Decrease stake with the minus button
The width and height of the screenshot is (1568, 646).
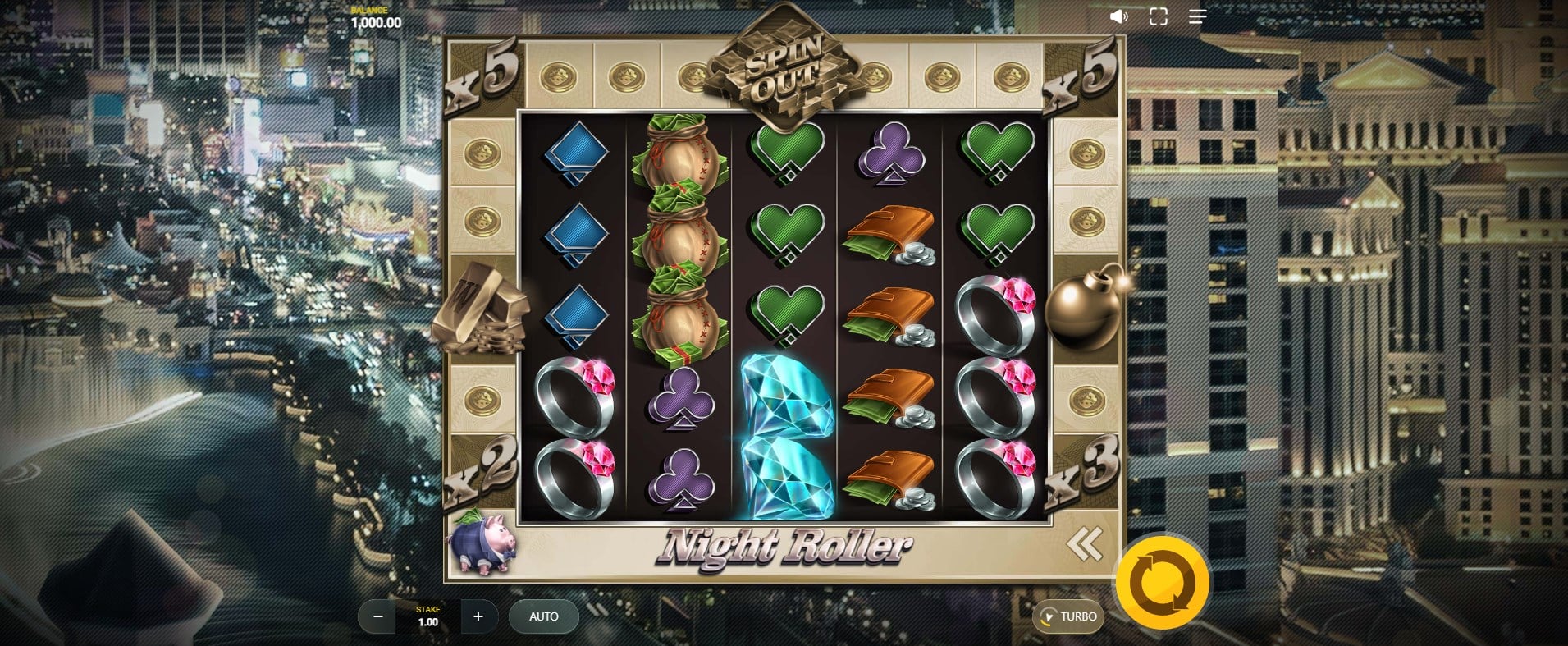pos(378,616)
